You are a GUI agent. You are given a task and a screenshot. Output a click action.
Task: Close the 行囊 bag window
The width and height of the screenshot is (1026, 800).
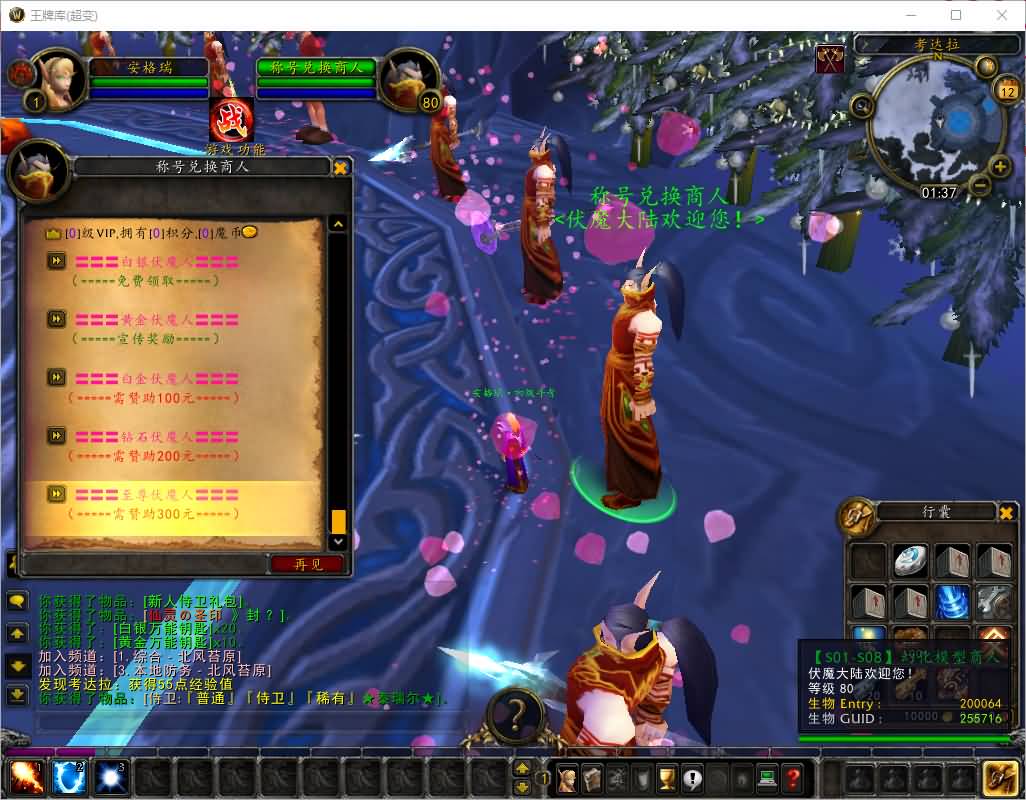pyautogui.click(x=1006, y=513)
